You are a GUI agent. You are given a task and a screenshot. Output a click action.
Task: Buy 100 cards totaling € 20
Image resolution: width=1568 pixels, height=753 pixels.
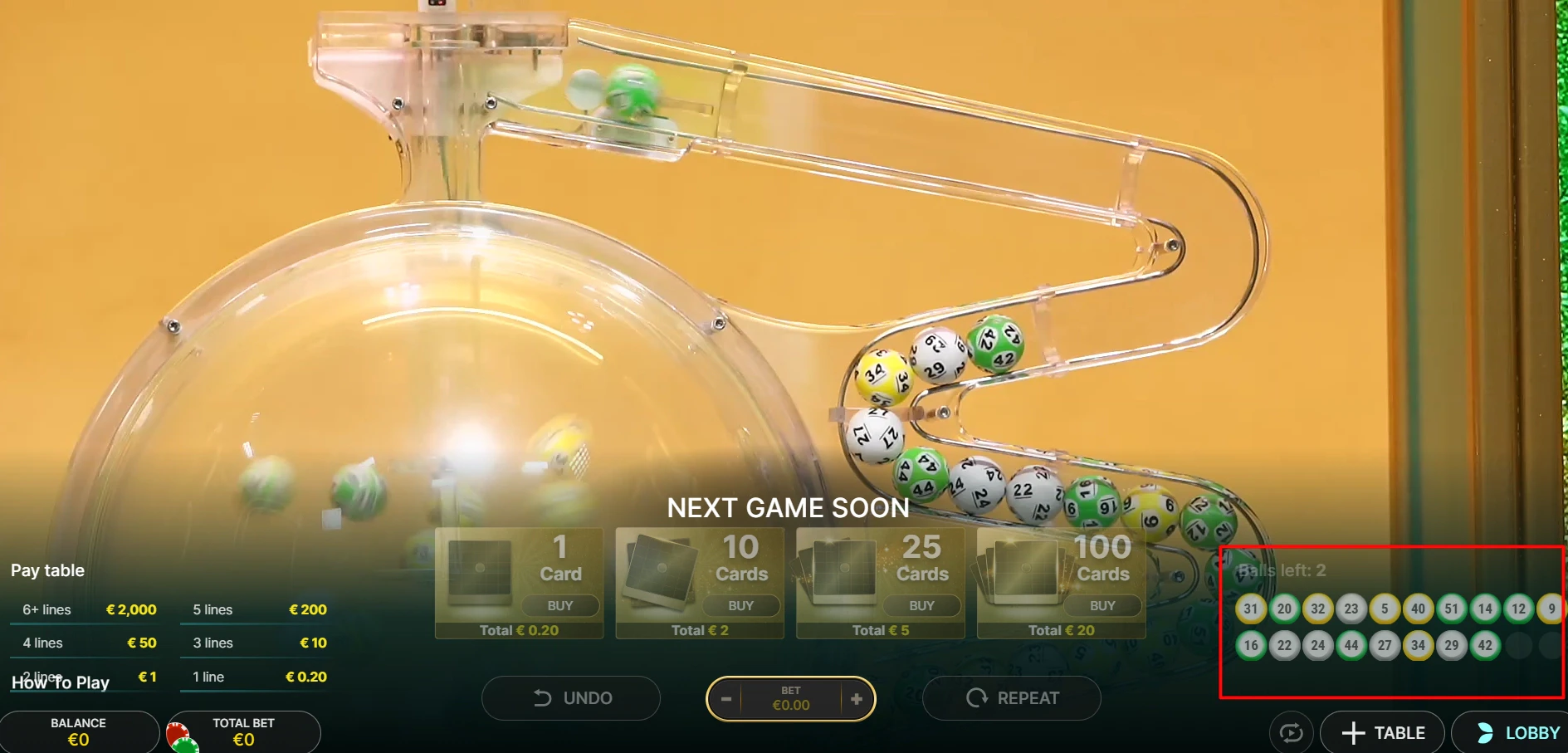[1102, 605]
